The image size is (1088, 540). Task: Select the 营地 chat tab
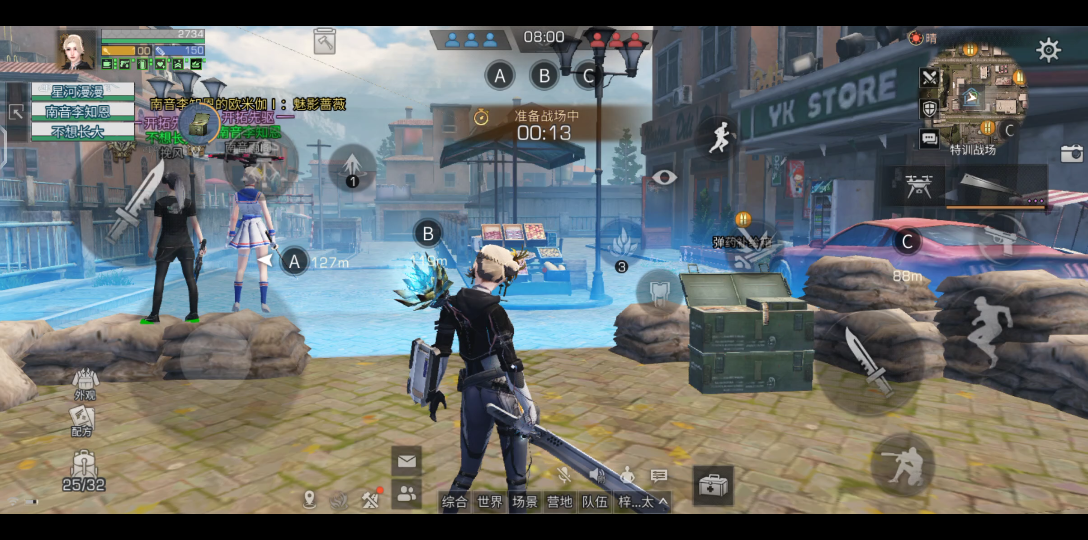[x=559, y=502]
